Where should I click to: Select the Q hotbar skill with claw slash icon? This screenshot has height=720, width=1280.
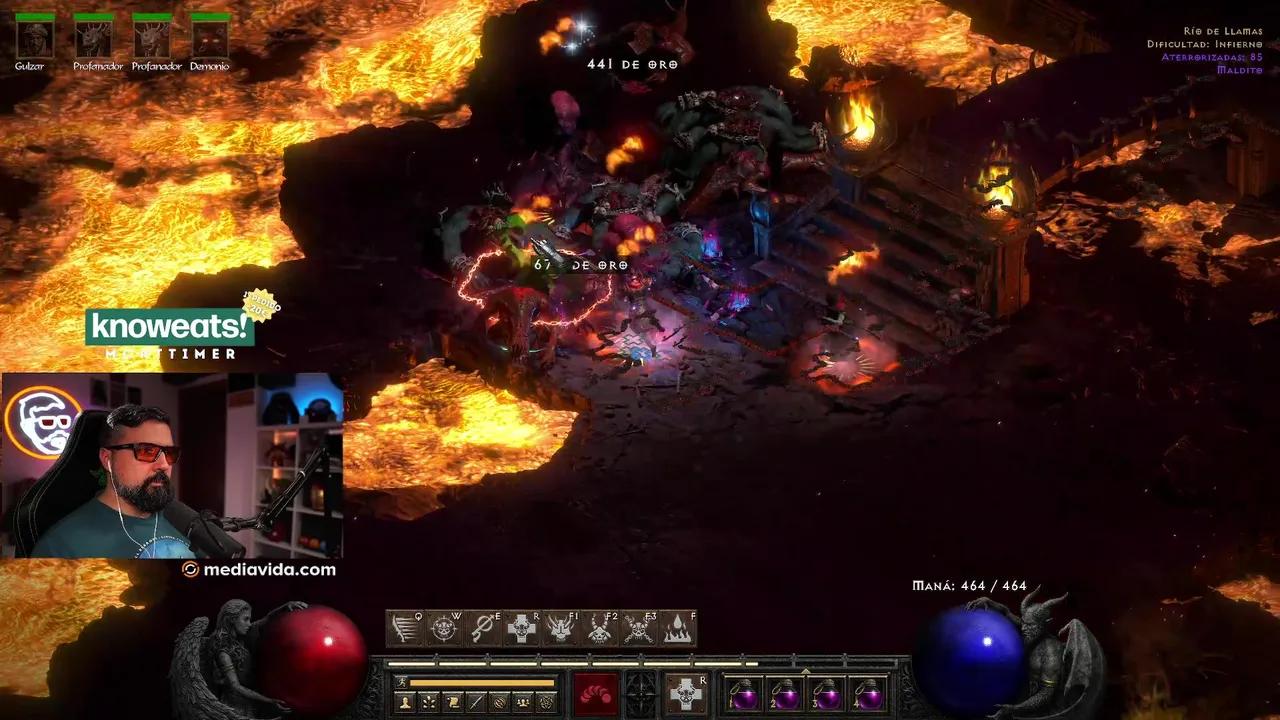coord(405,628)
